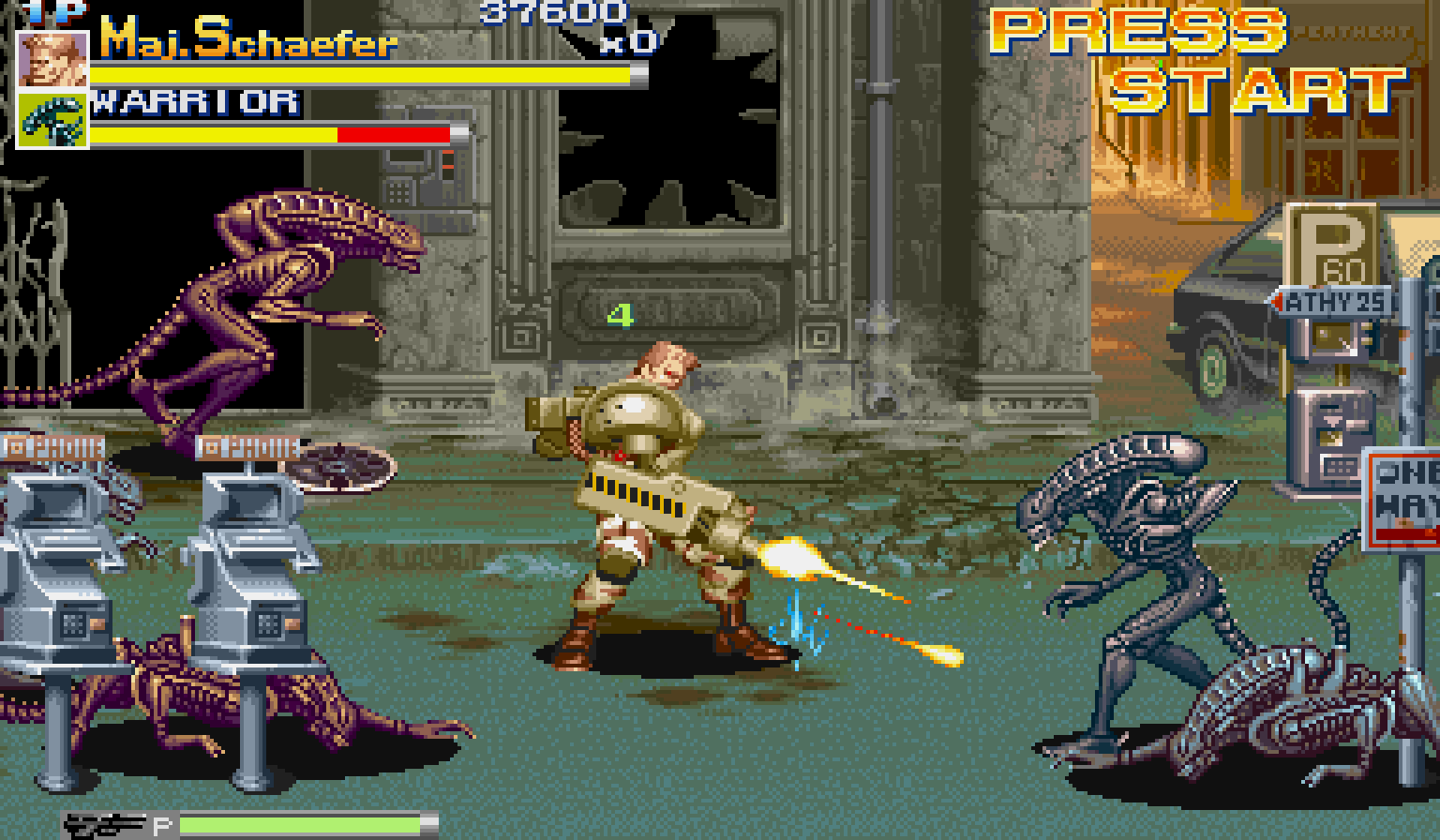Click the 1P player indicator
The width and height of the screenshot is (1440, 840).
[x=45, y=13]
